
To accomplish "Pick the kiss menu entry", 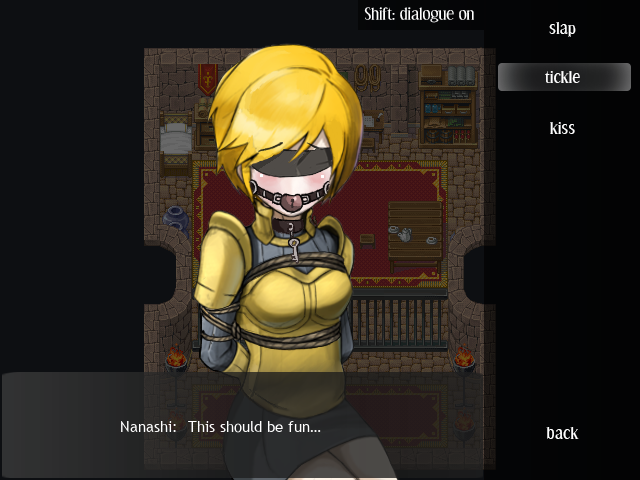I will click(x=562, y=128).
